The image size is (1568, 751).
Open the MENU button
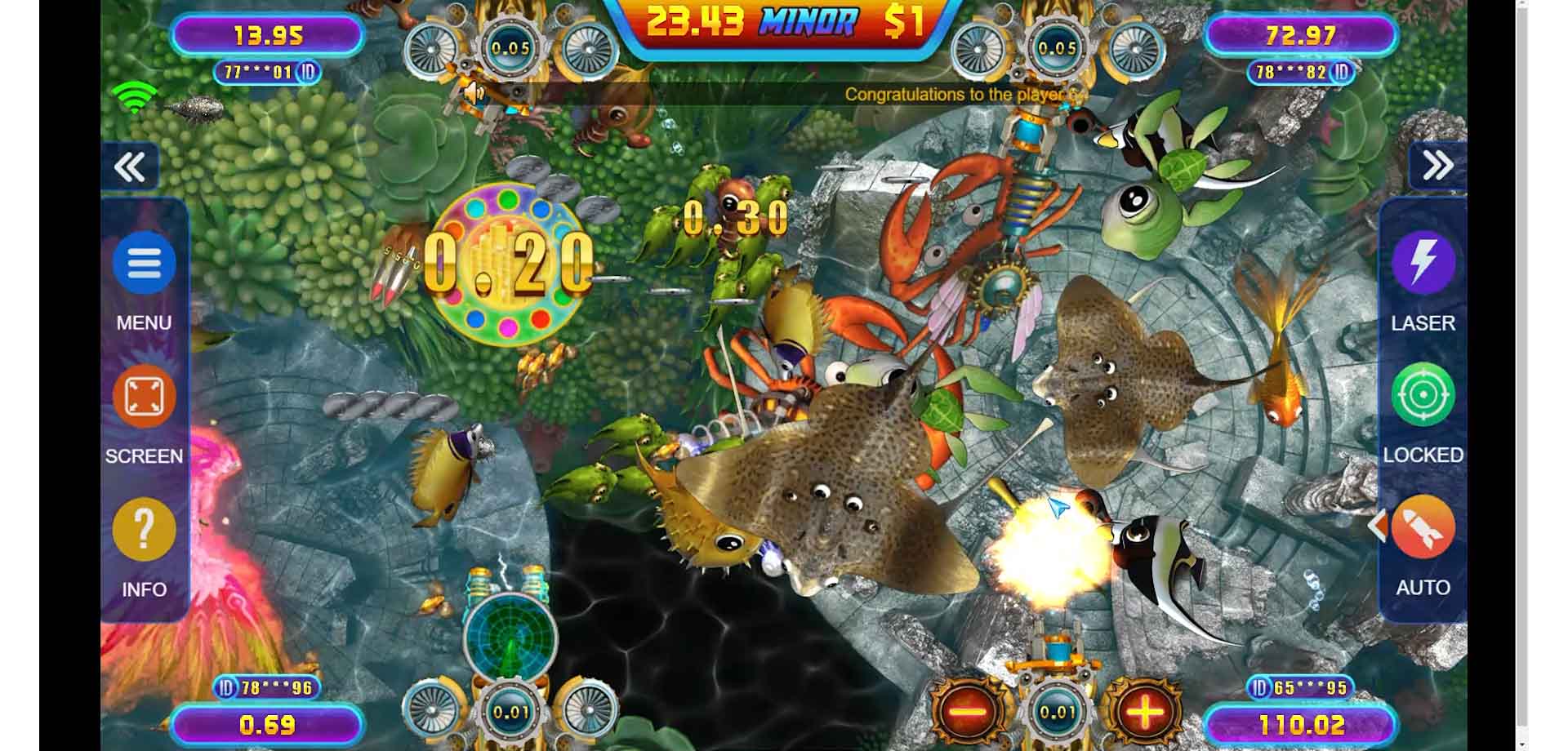tap(144, 264)
